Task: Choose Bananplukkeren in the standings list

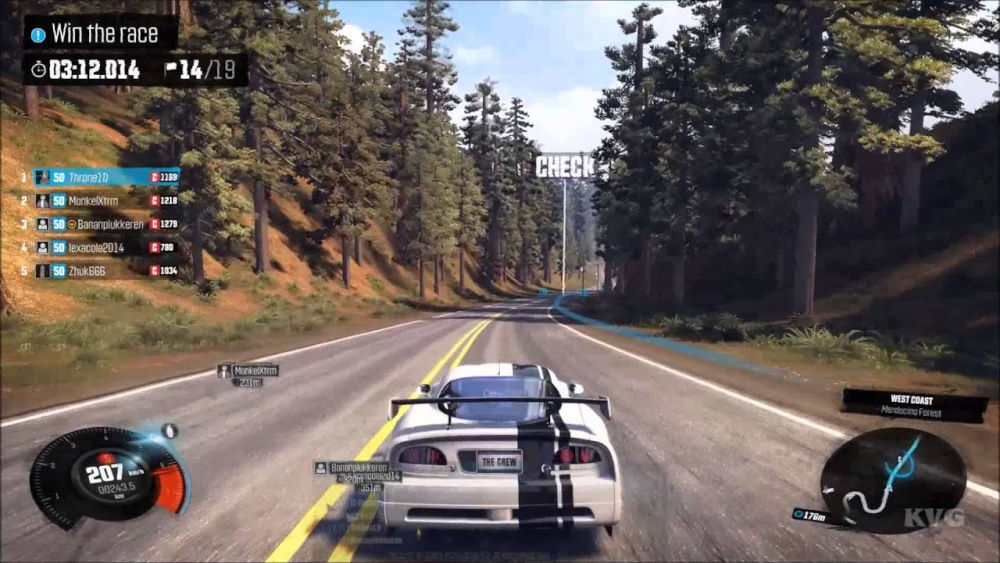Action: [x=107, y=224]
